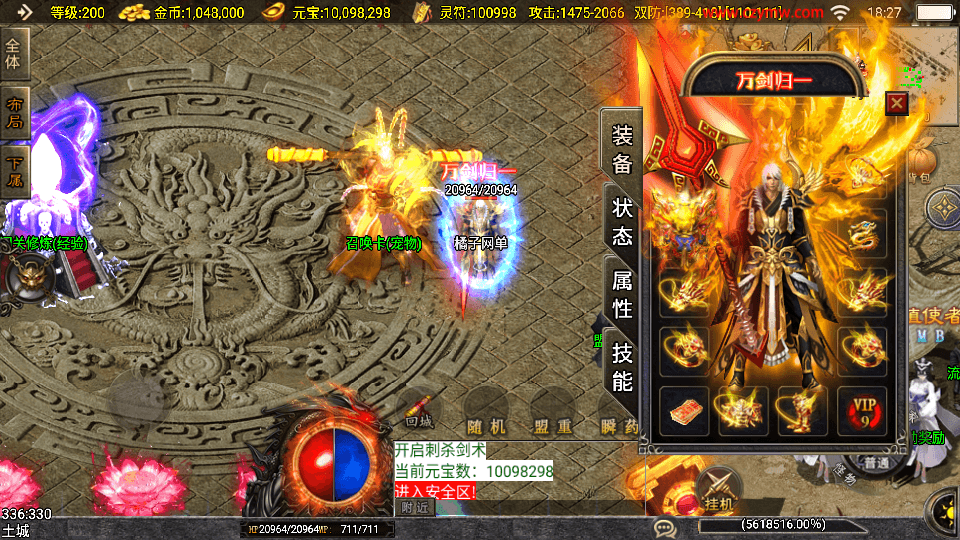Close the 万剑归一 character panel
This screenshot has width=960, height=540.
click(897, 103)
